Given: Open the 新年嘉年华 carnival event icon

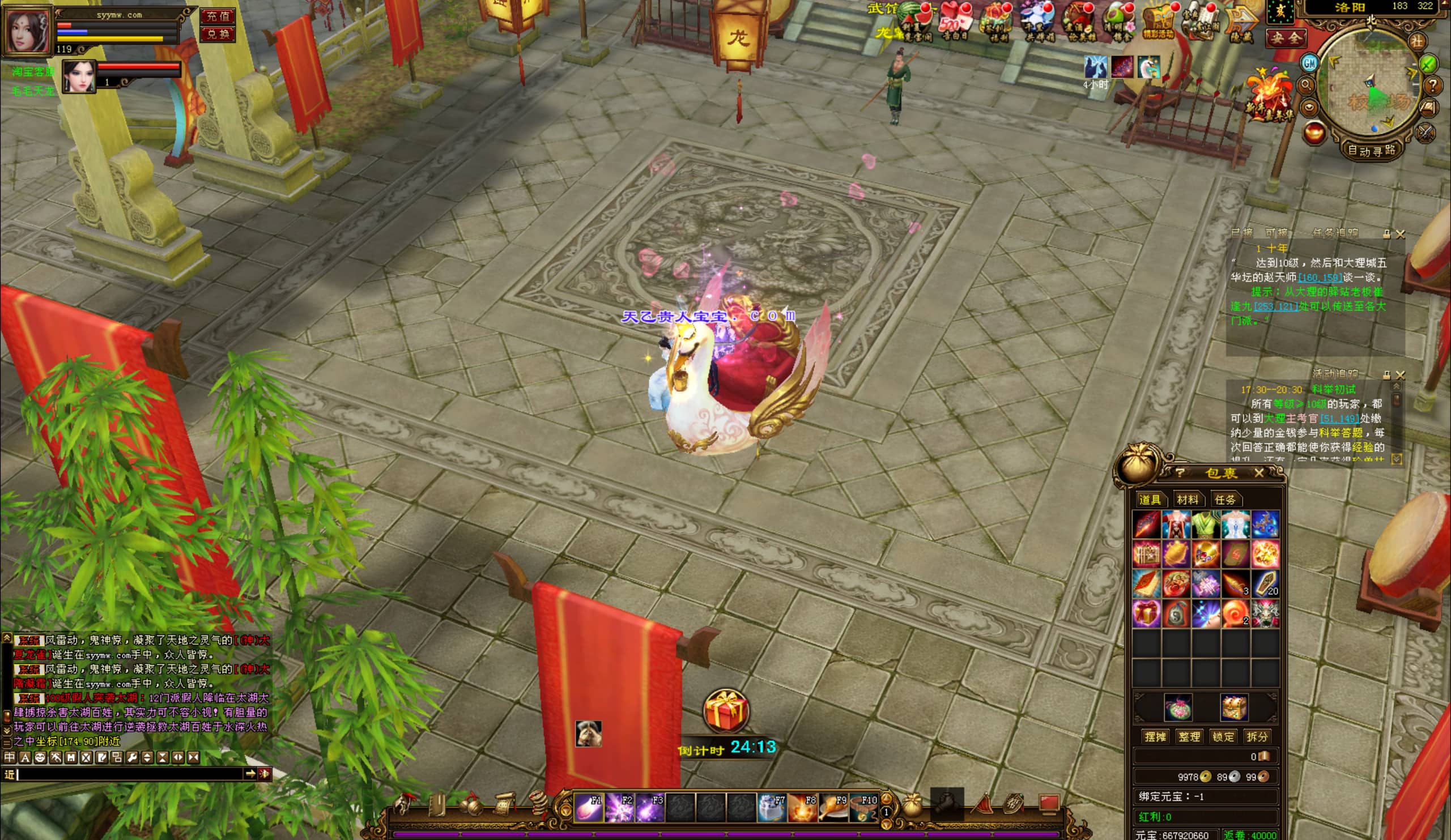Looking at the screenshot, I should [x=1270, y=95].
